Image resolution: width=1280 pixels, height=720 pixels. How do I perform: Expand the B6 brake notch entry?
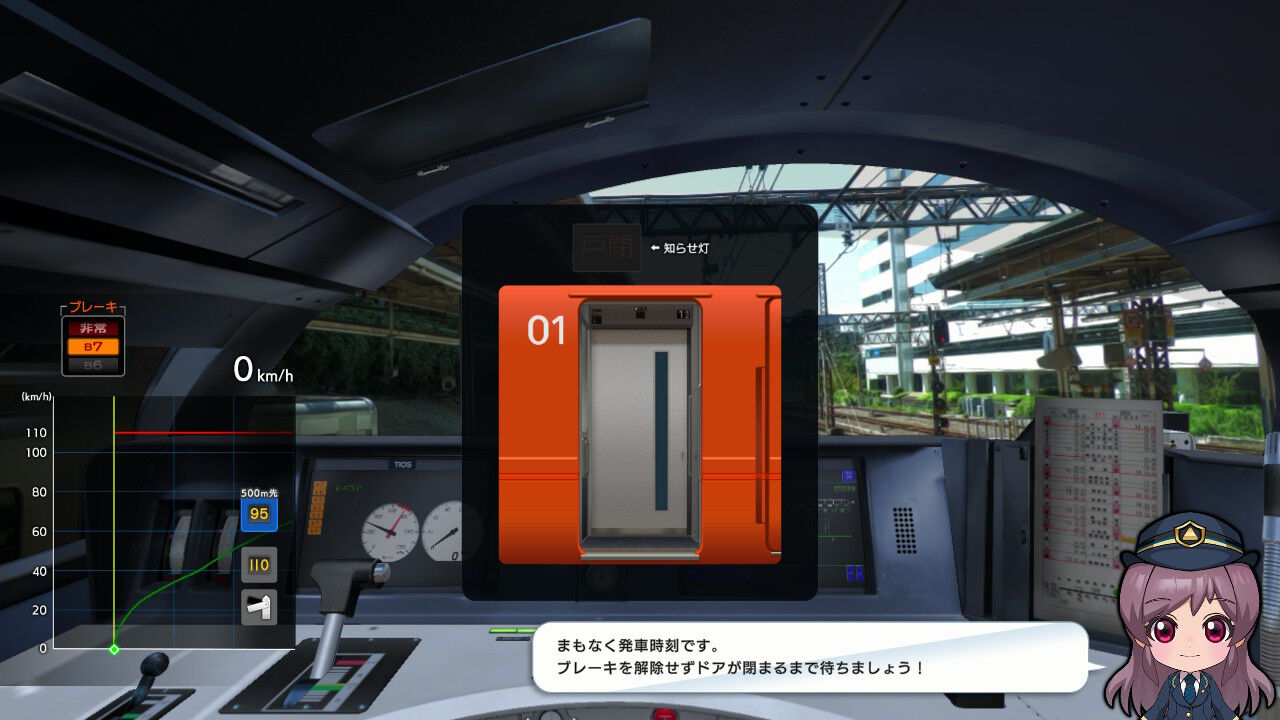coord(91,364)
